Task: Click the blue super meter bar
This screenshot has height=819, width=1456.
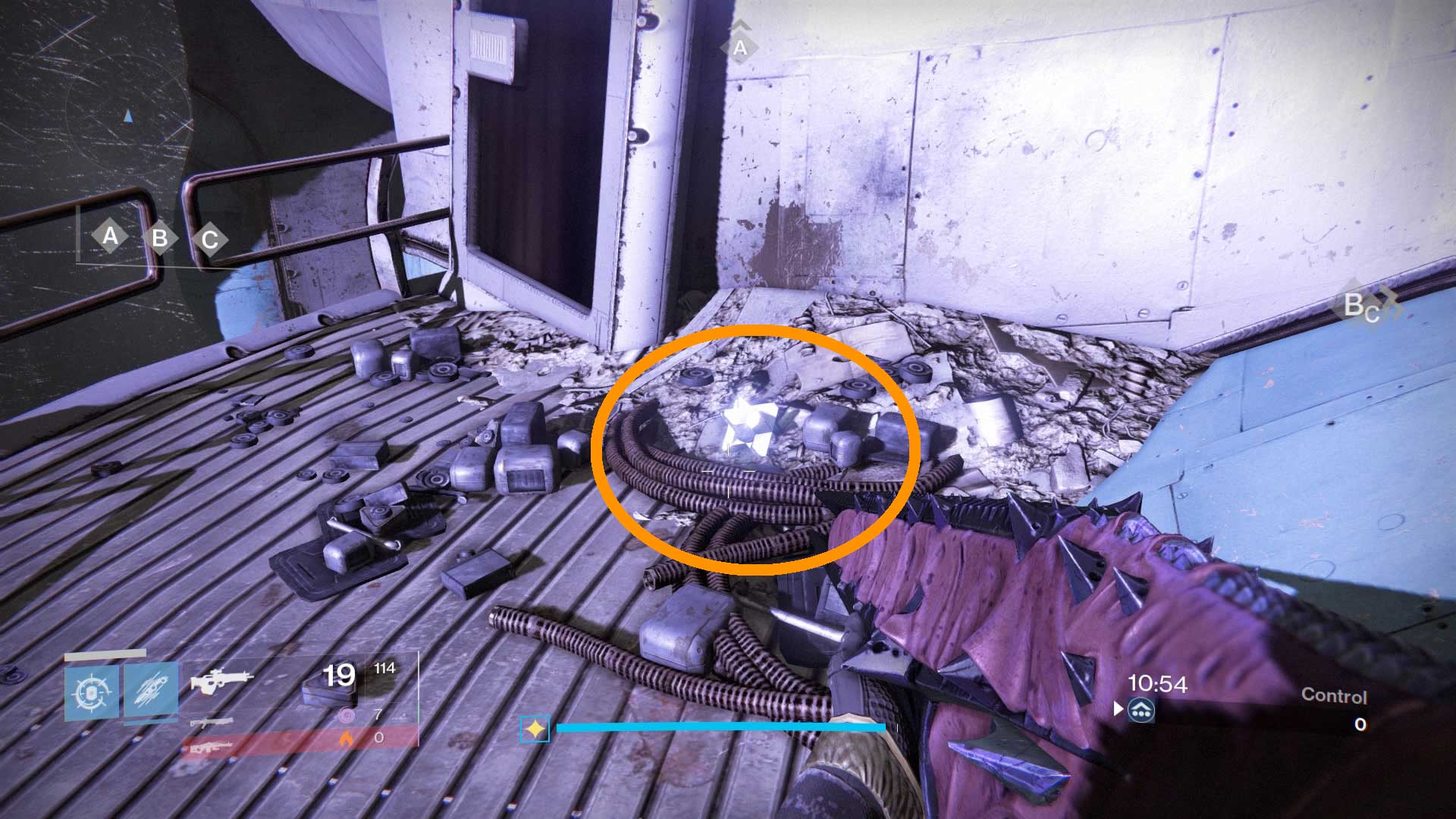Action: (x=720, y=726)
